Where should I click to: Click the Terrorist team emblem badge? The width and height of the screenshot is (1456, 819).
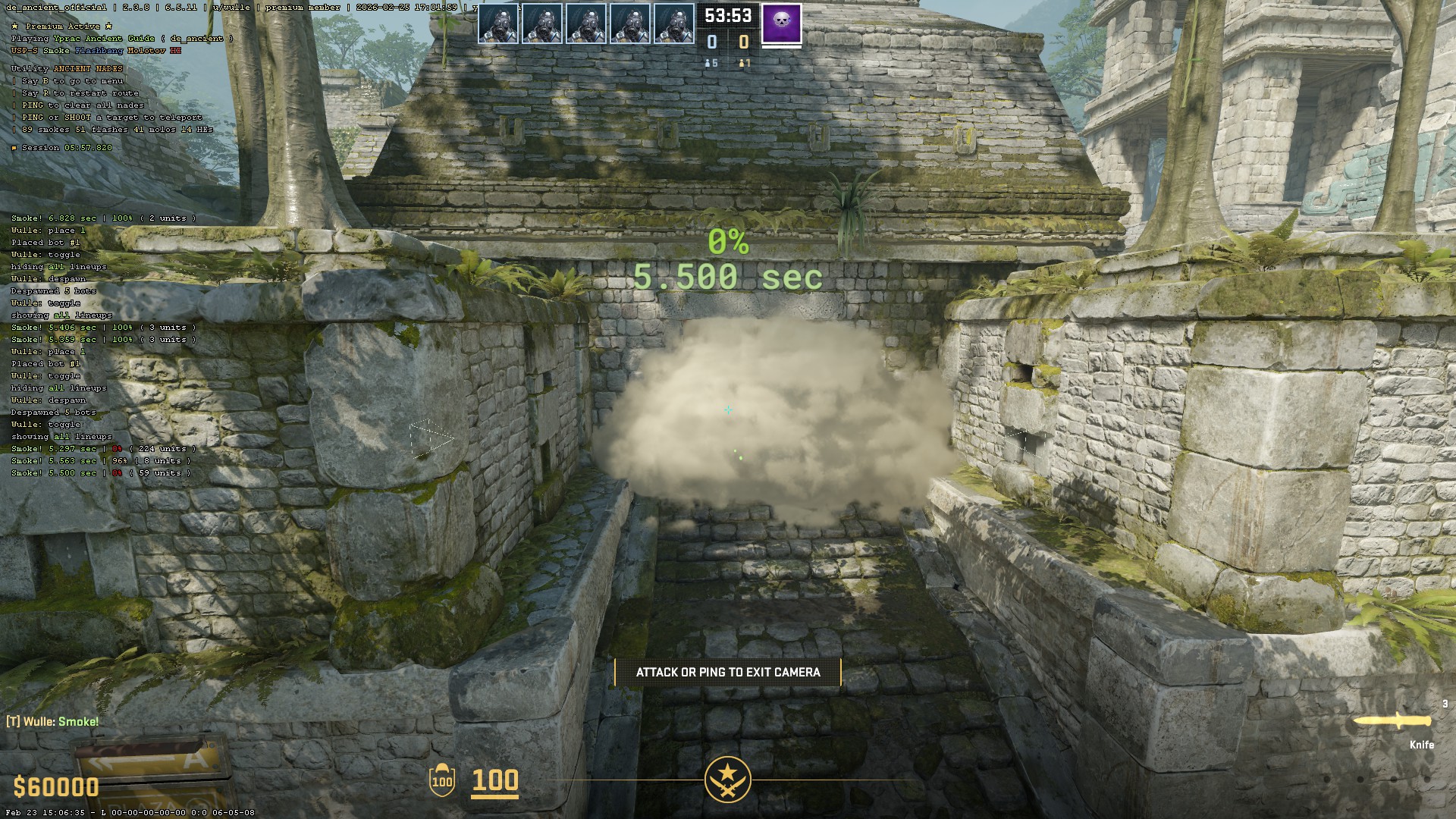click(727, 780)
